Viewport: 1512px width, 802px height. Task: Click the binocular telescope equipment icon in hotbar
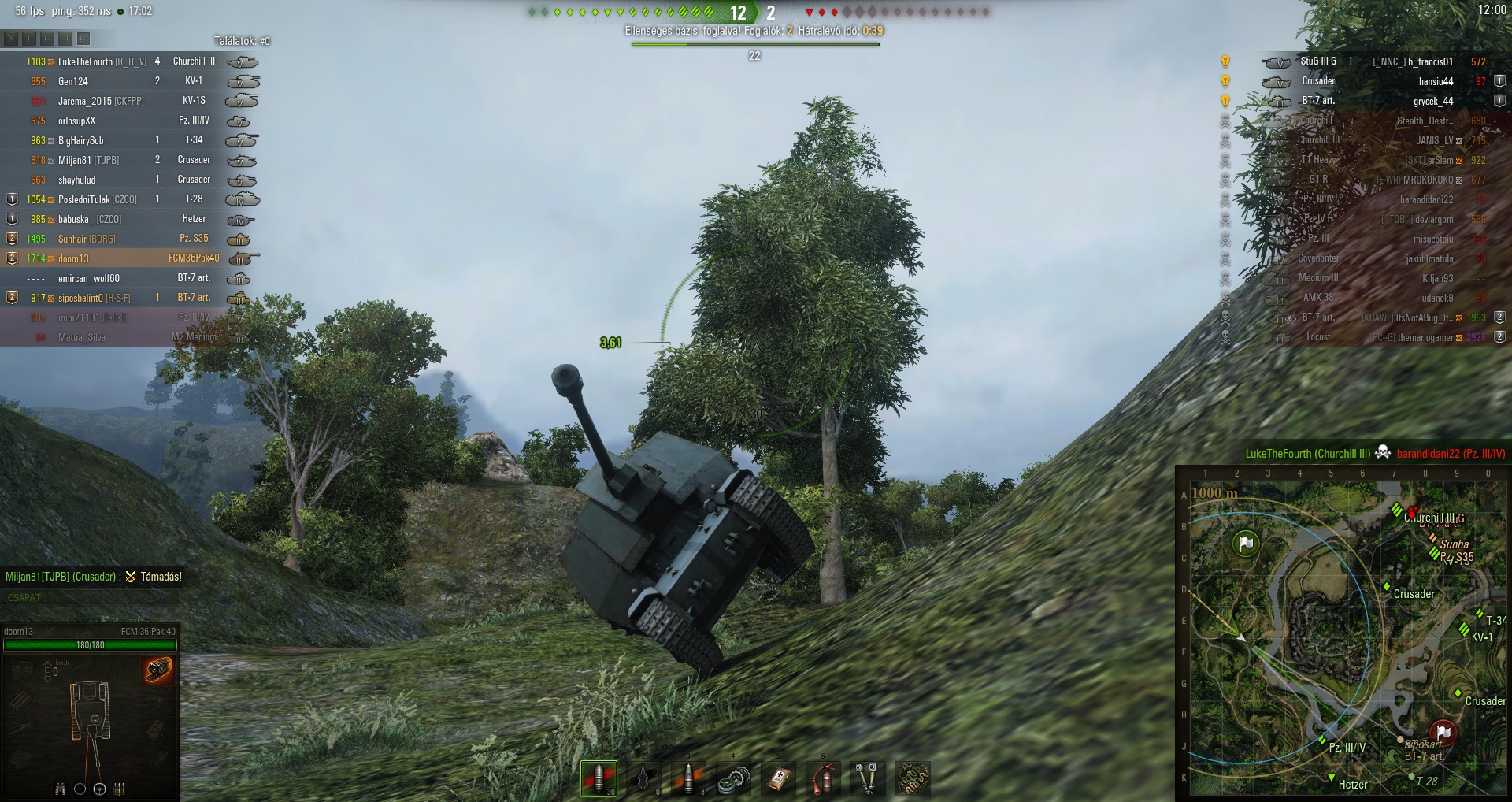868,778
